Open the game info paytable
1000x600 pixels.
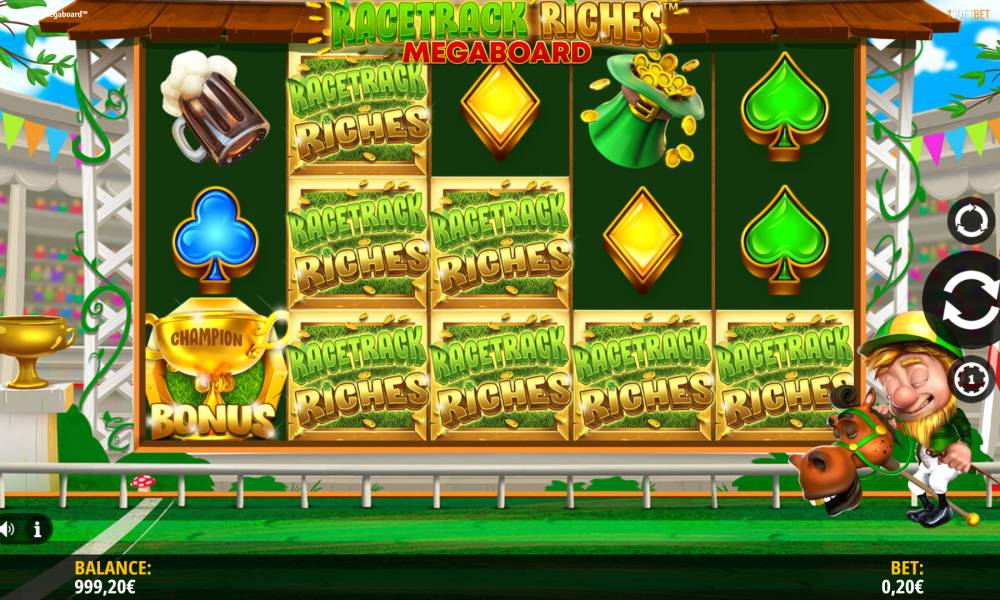(37, 530)
